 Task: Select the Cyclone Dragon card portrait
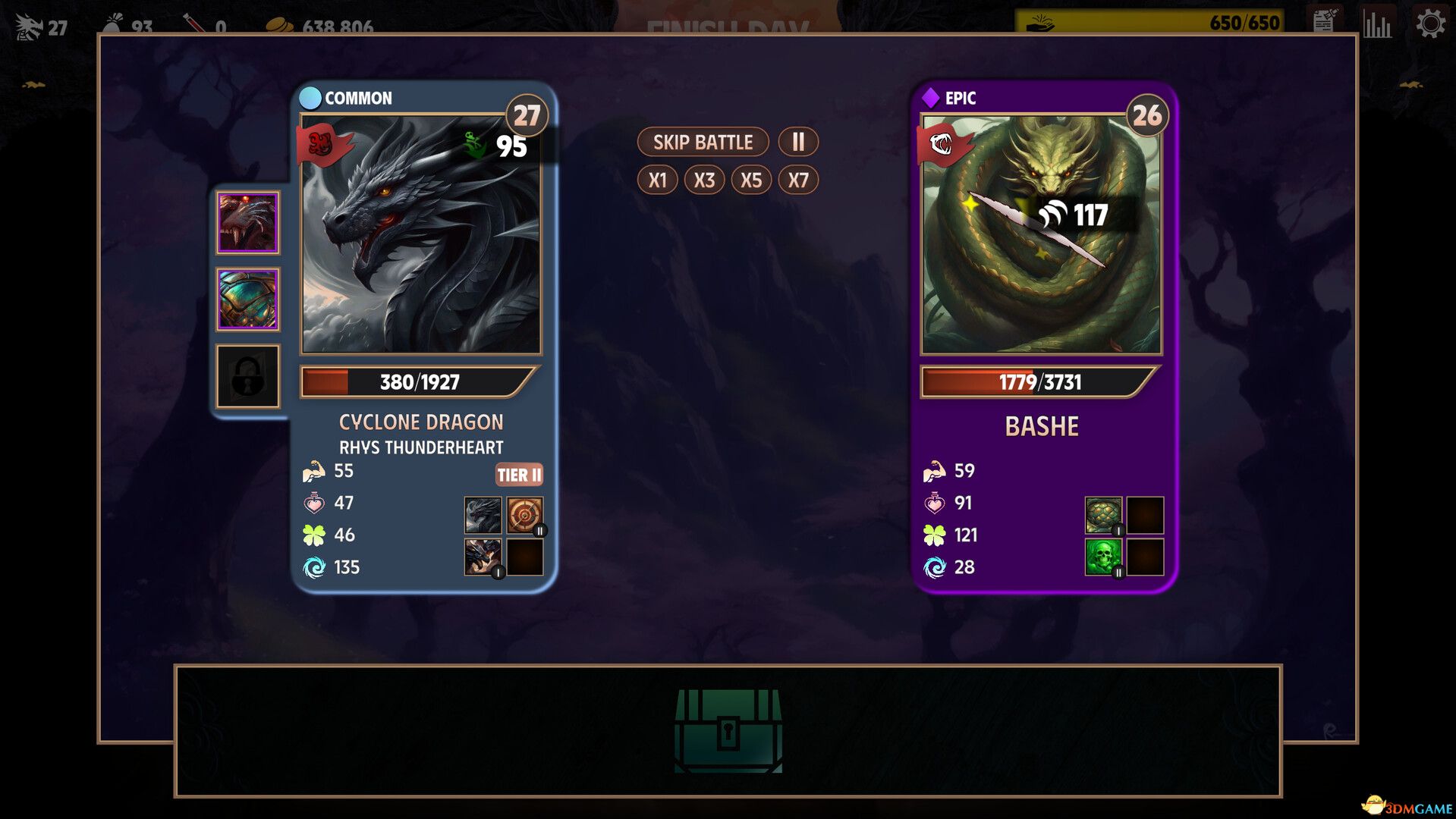pos(421,235)
